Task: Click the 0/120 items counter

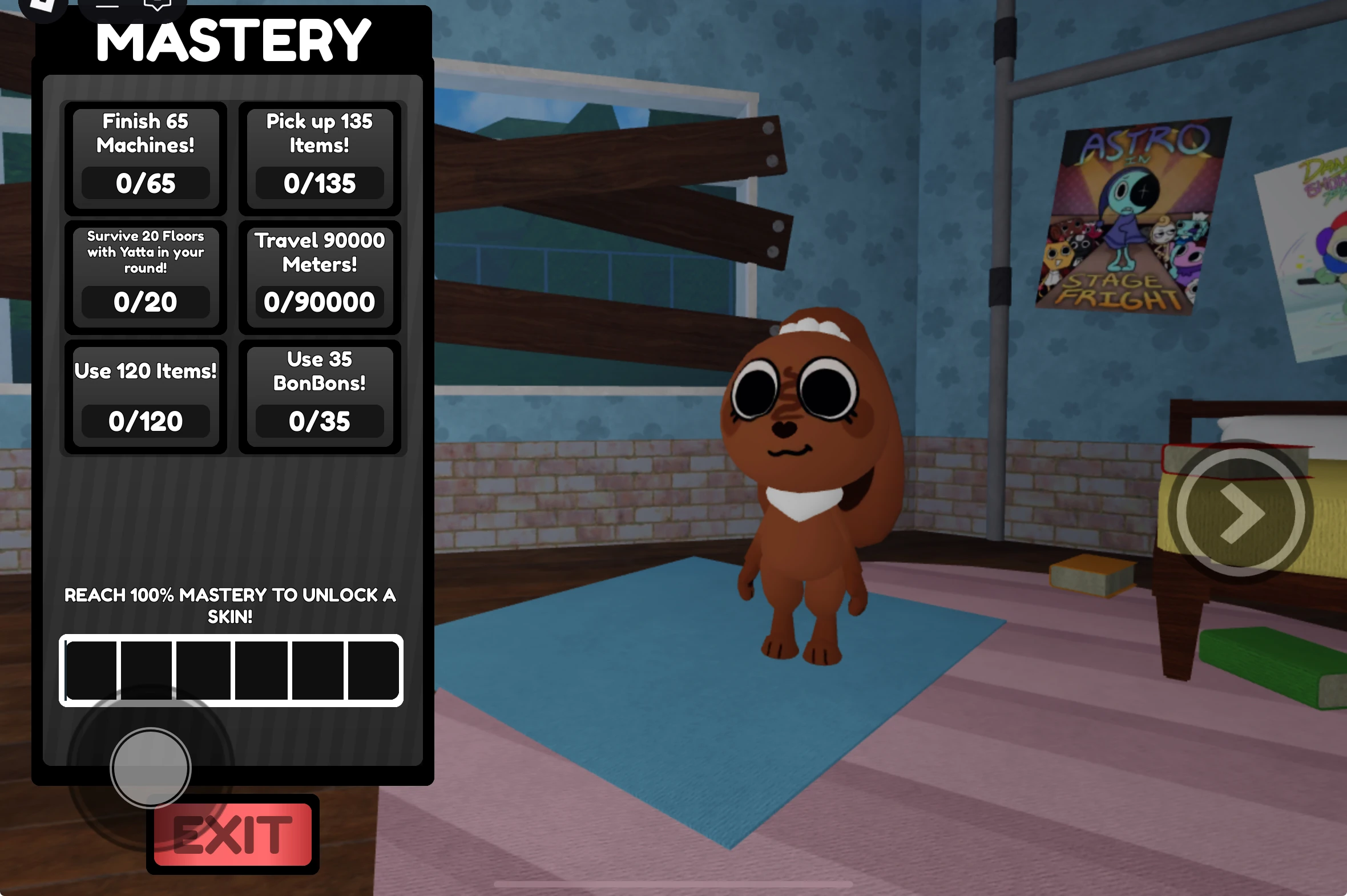Action: 144,422
